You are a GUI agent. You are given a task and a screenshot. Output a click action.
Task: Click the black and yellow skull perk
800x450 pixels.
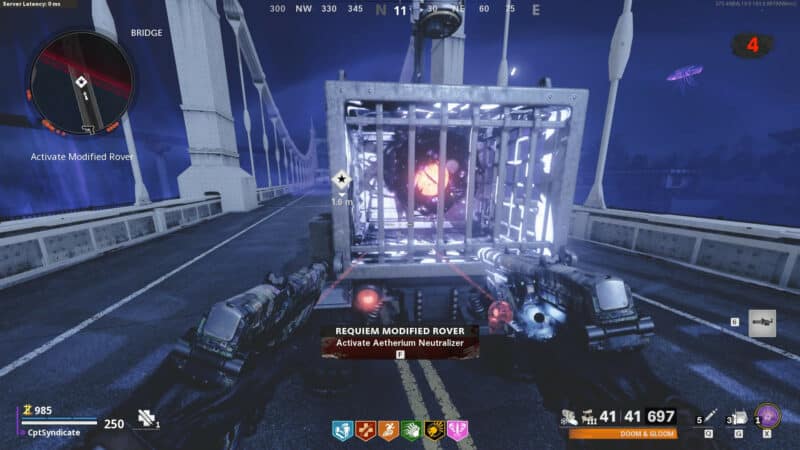coord(434,430)
